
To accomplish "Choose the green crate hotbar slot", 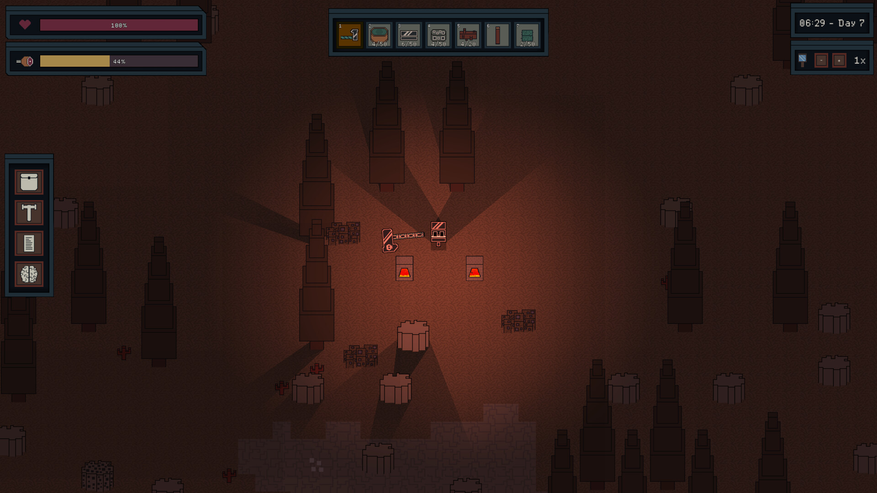I will [x=527, y=35].
